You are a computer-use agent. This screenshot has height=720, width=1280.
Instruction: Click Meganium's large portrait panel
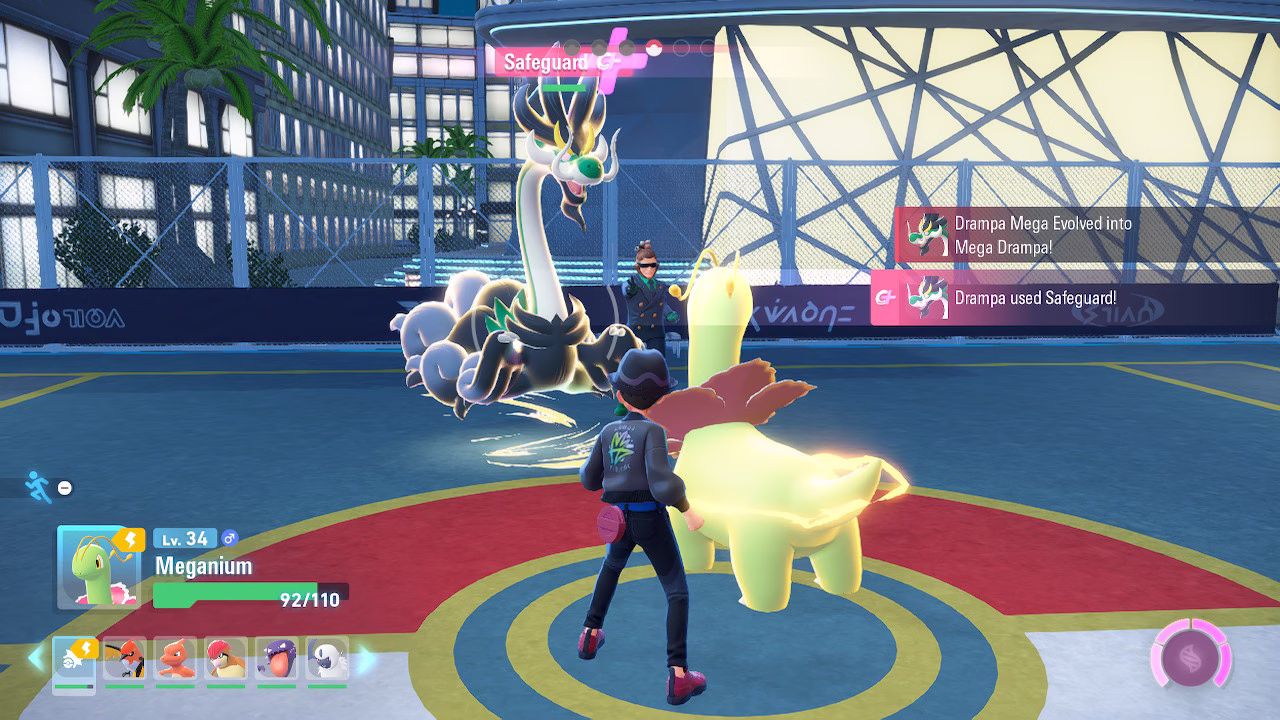tap(97, 567)
